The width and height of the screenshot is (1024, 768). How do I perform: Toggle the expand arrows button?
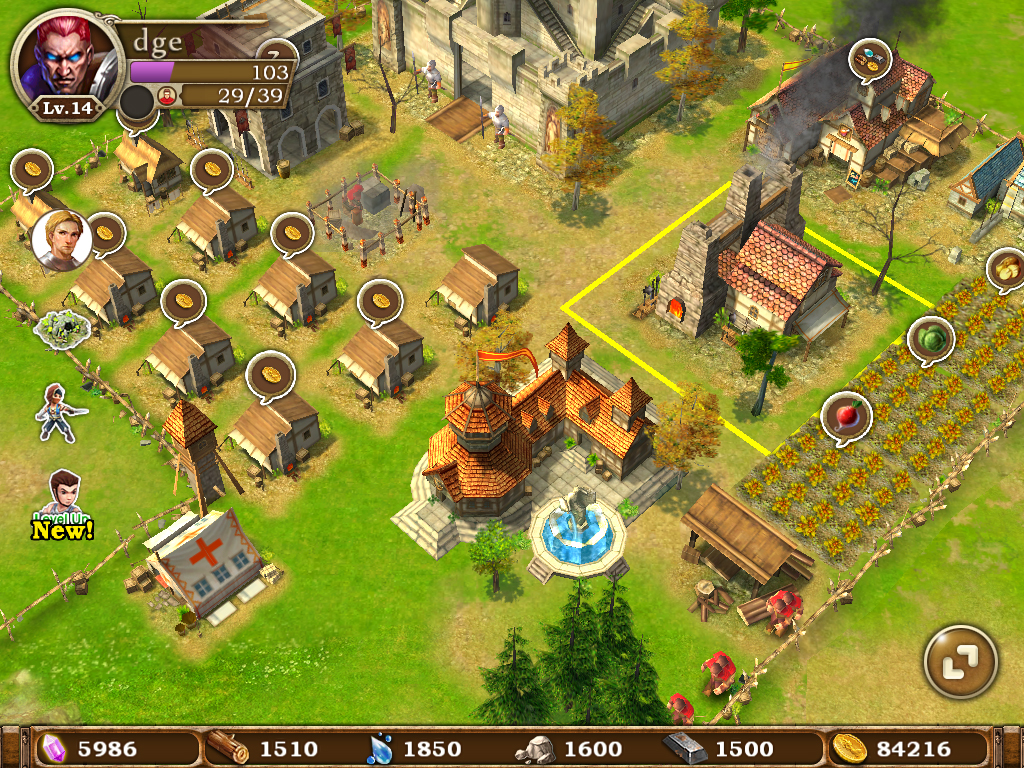tap(961, 661)
